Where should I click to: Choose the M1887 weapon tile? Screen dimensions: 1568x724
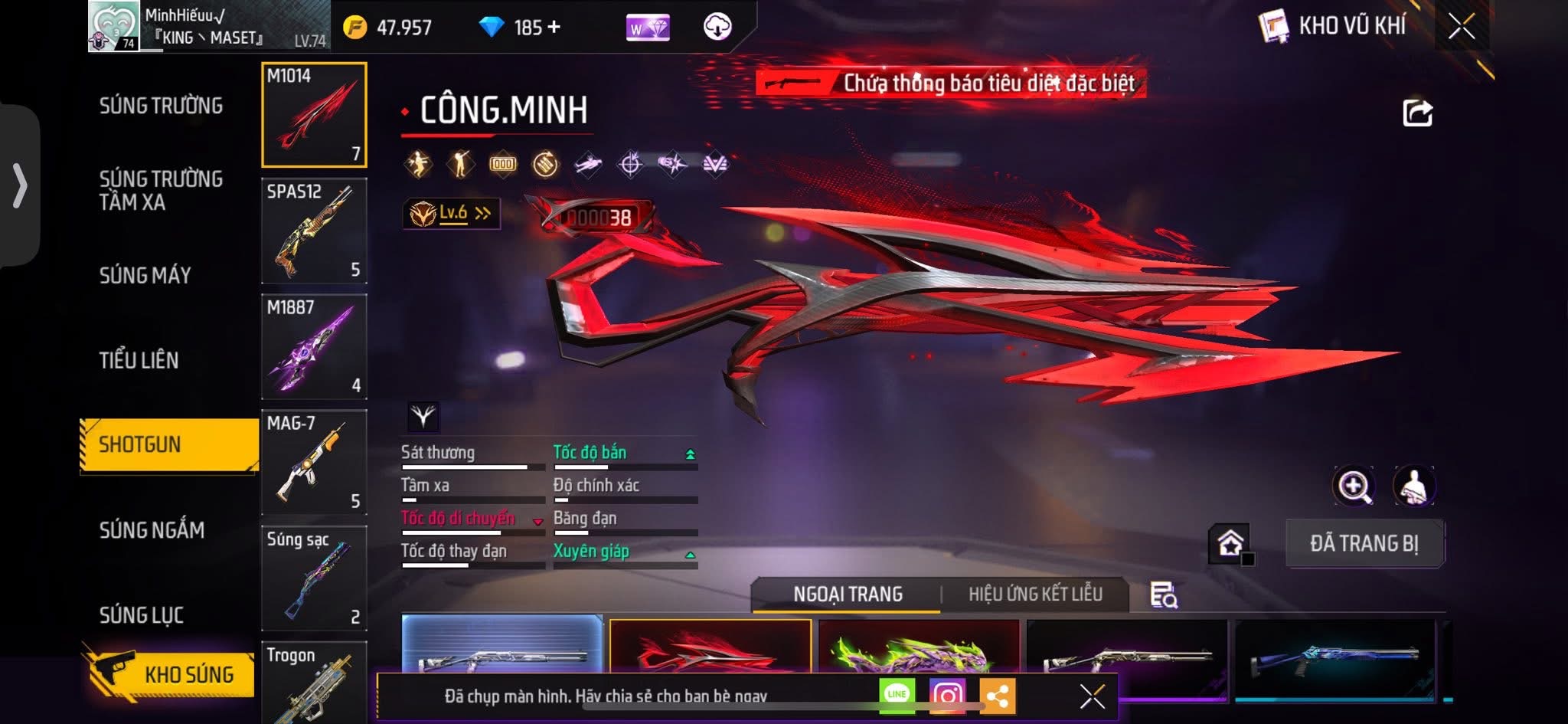(314, 346)
